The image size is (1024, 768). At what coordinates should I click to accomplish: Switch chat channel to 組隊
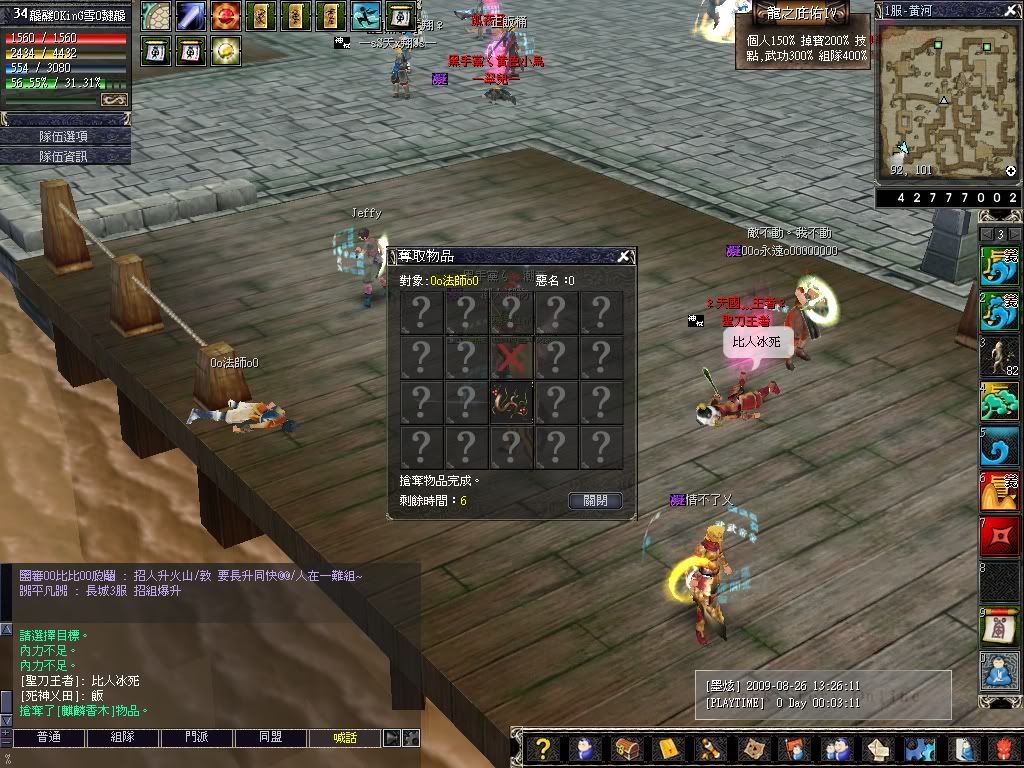click(x=122, y=738)
